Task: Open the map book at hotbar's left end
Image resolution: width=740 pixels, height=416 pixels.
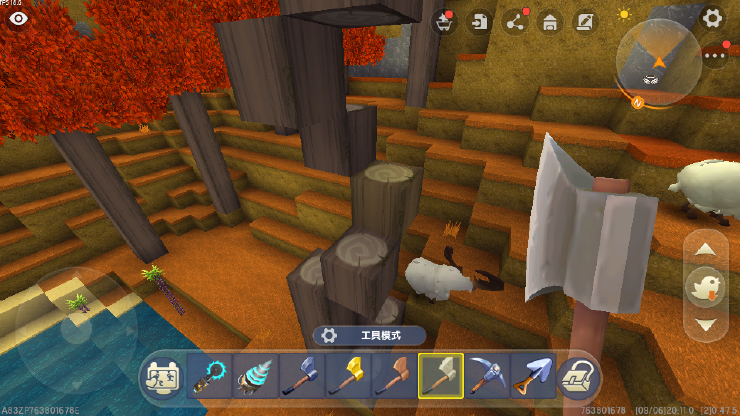Action: pos(161,376)
